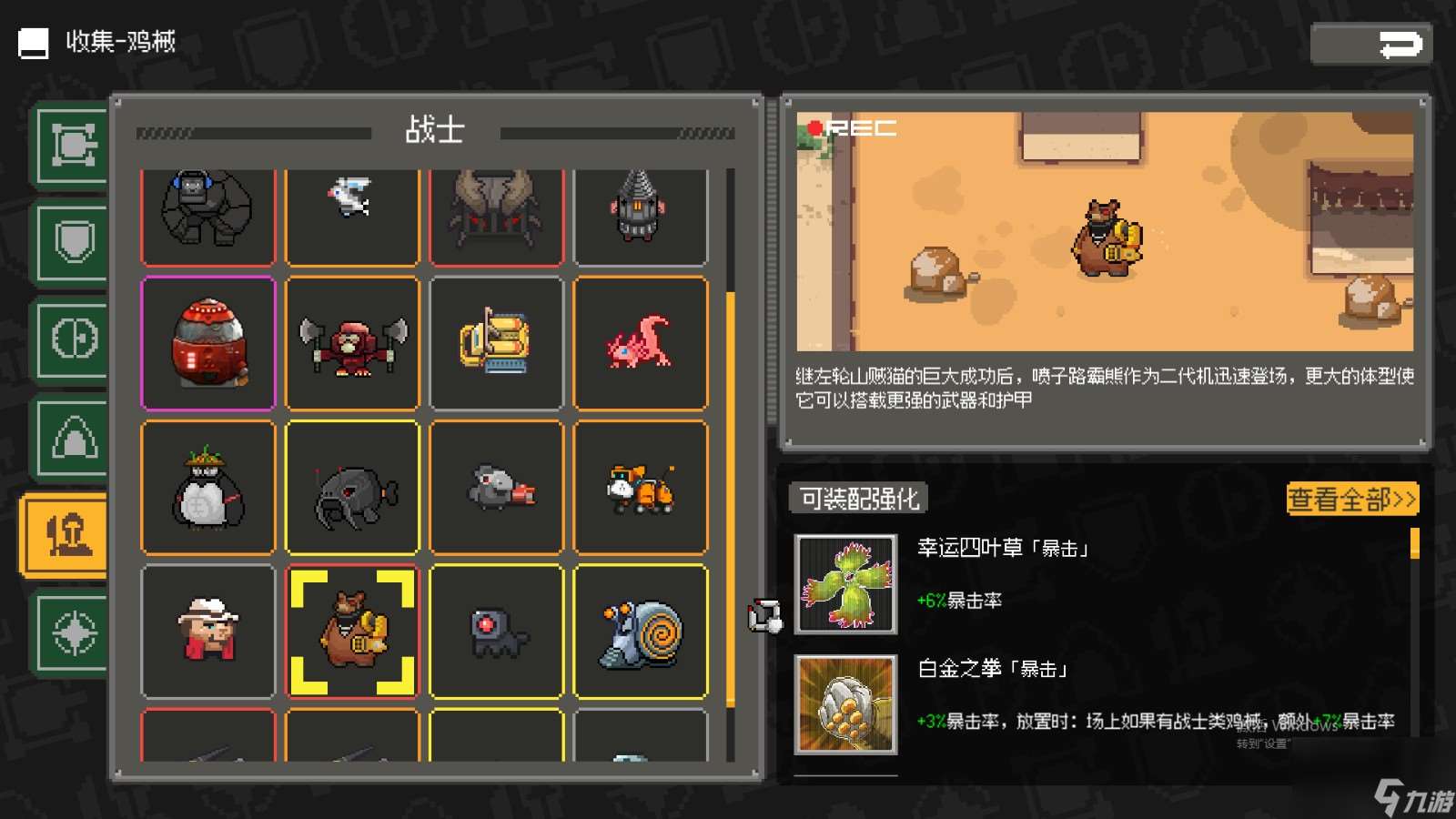This screenshot has width=1456, height=819.
Task: Select the snail mech thumbnail
Action: point(641,632)
